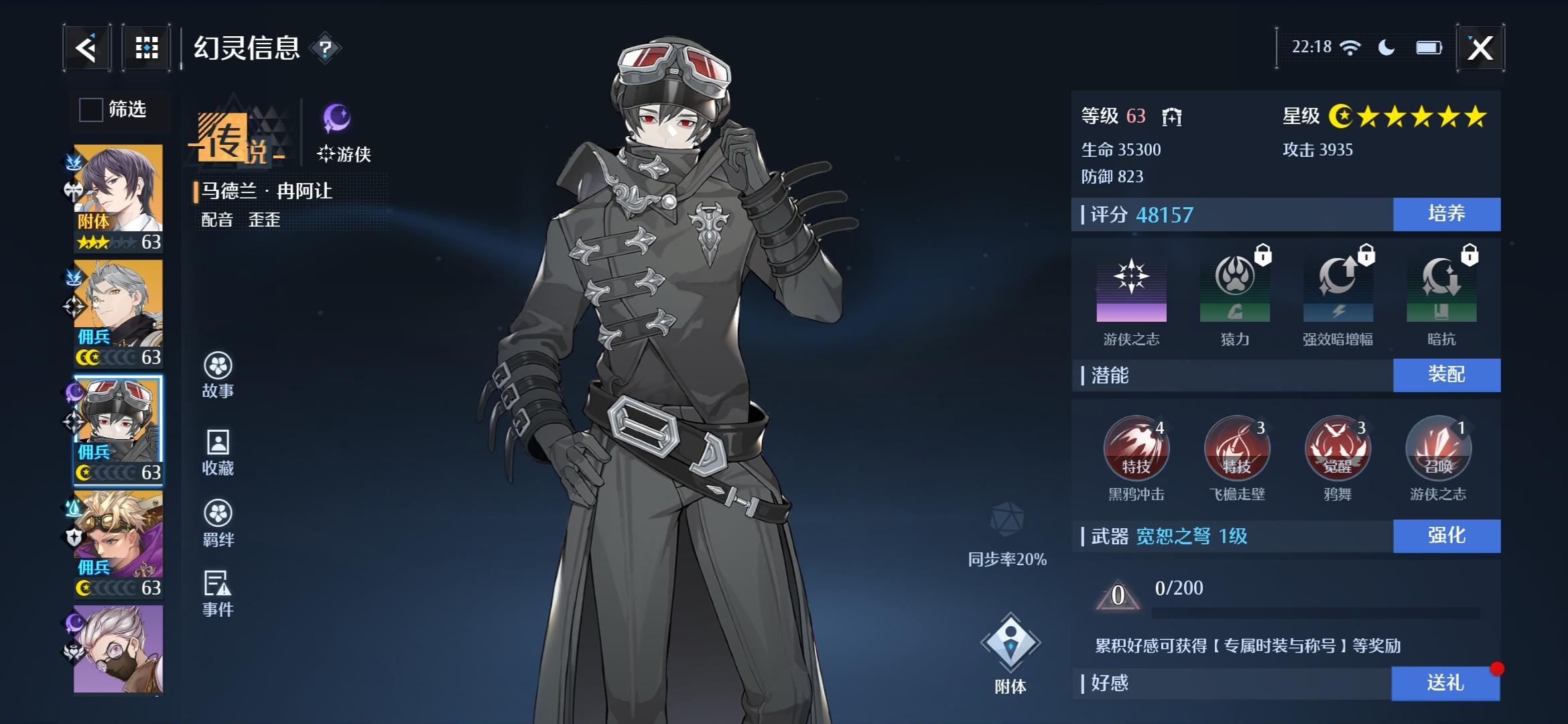Image resolution: width=1568 pixels, height=724 pixels.
Task: Click the 装配 equip potential button
Action: 1446,374
